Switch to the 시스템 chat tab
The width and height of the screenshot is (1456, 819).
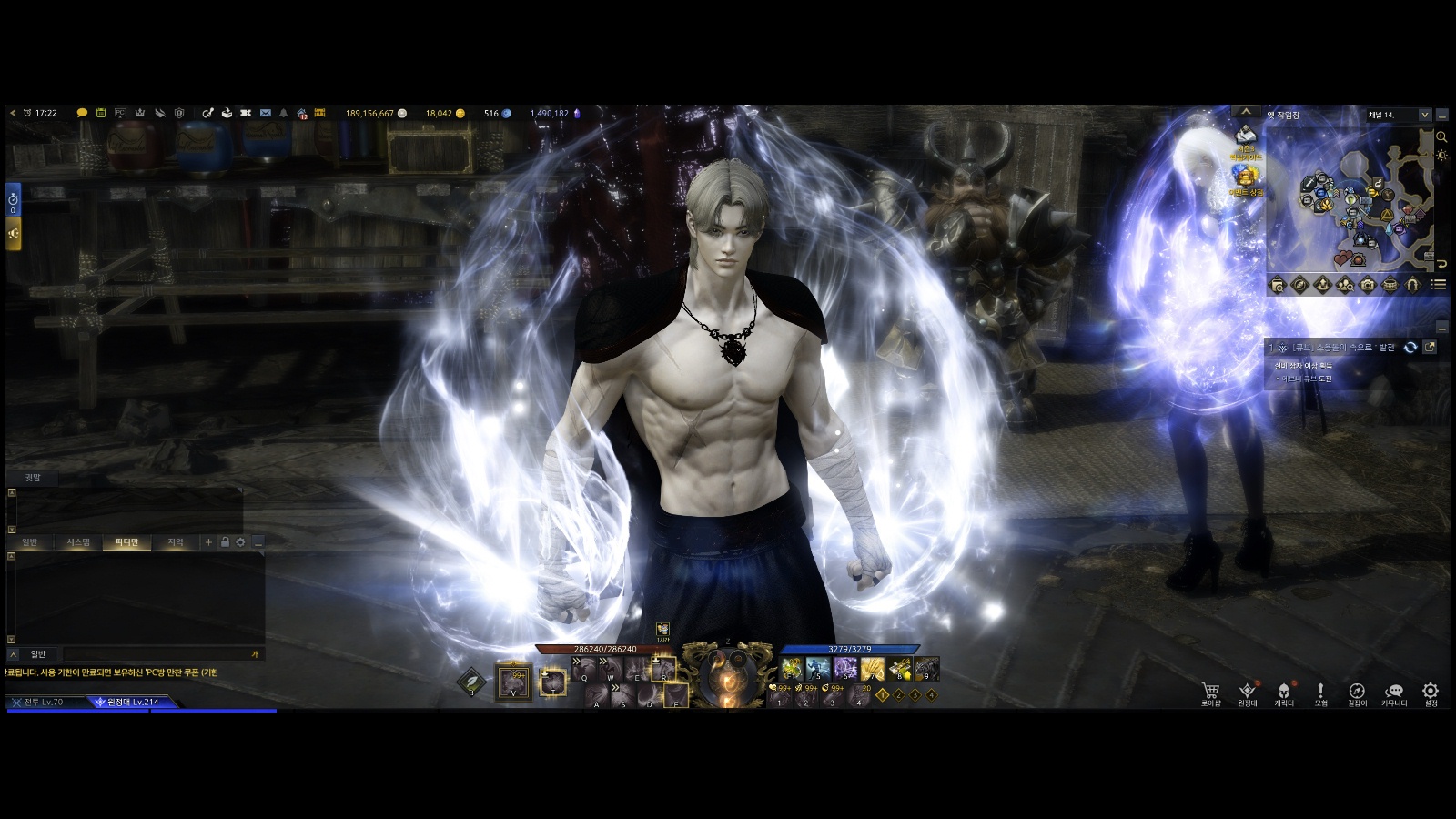click(x=78, y=542)
